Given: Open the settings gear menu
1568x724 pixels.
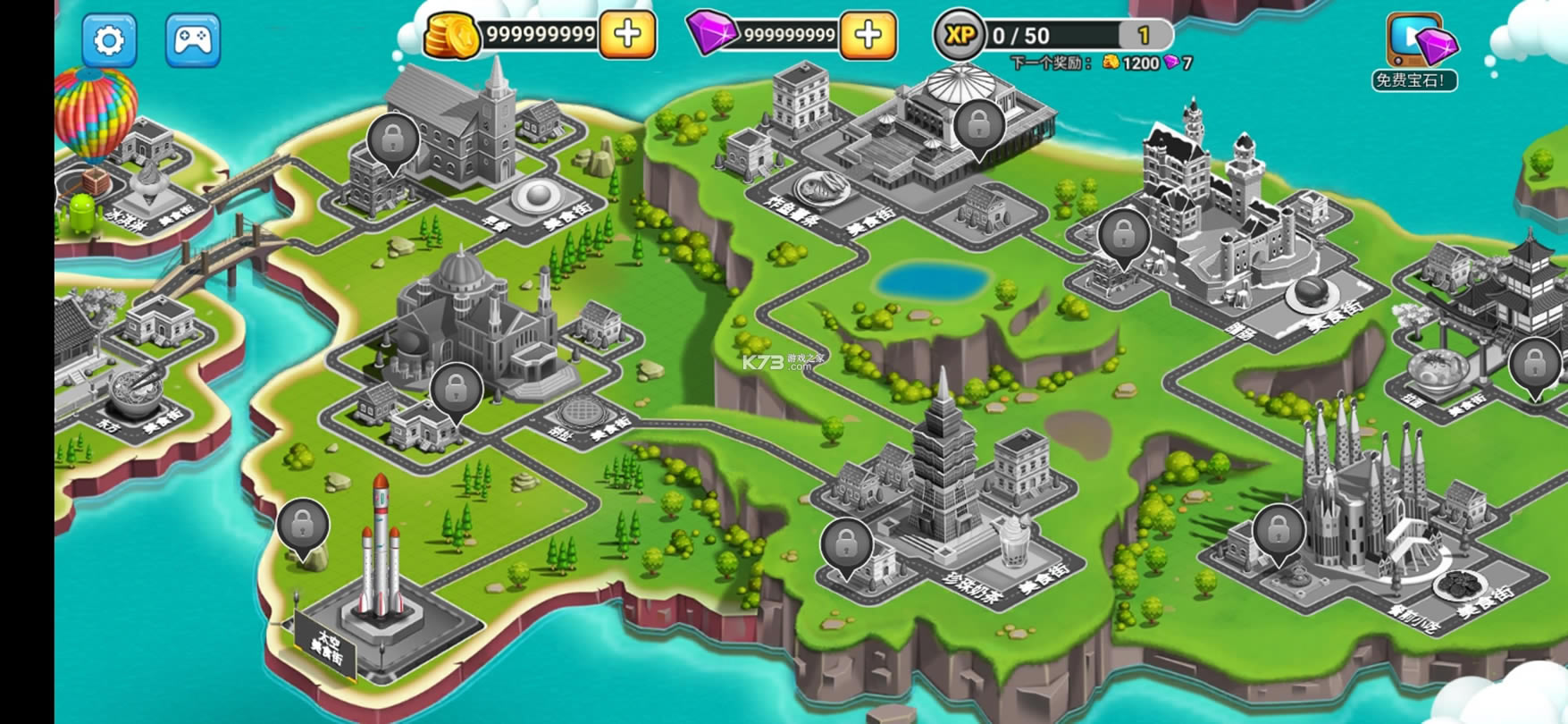Looking at the screenshot, I should [x=109, y=40].
